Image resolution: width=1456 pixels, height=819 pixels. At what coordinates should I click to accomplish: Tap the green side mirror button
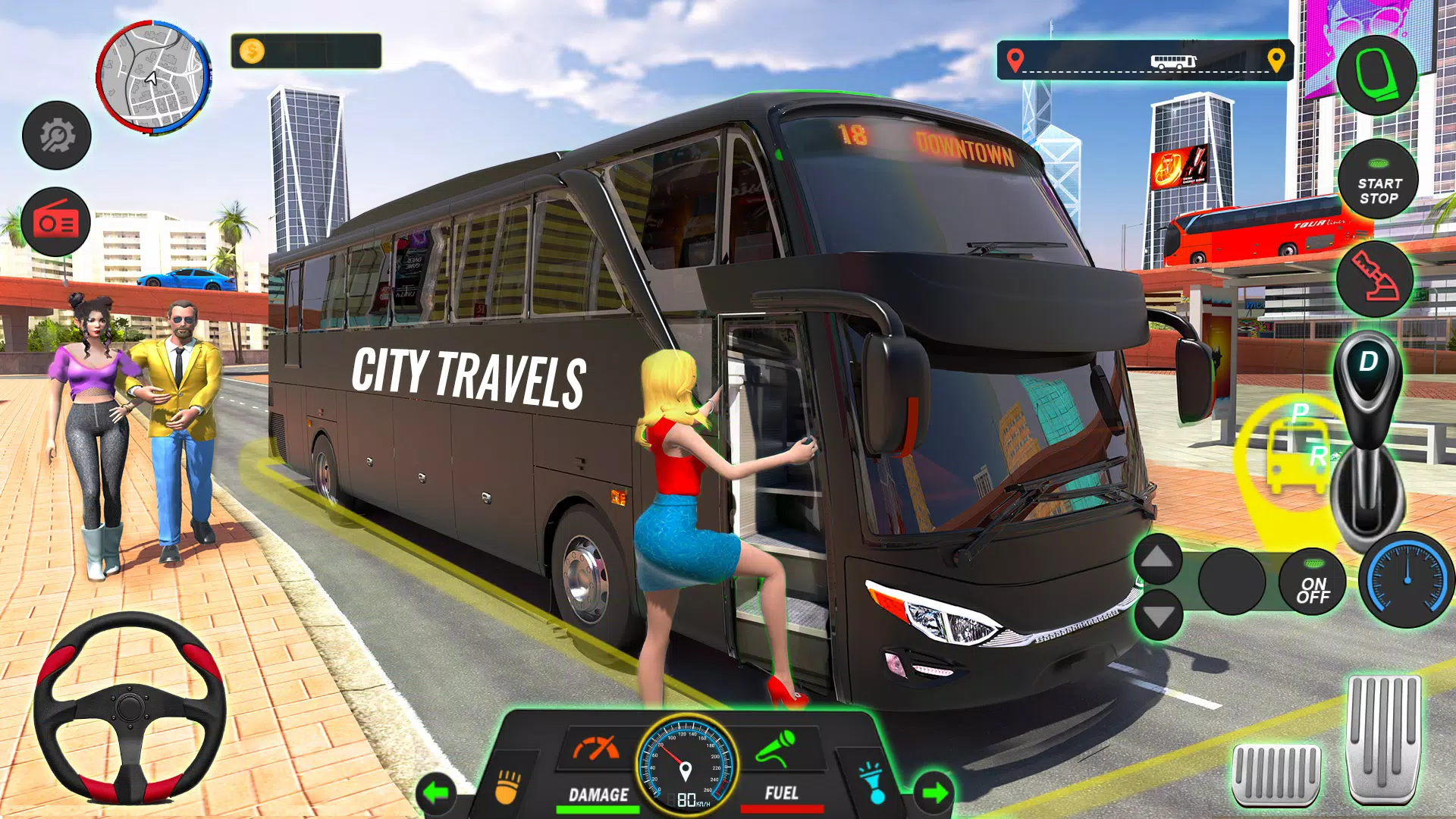point(1376,75)
